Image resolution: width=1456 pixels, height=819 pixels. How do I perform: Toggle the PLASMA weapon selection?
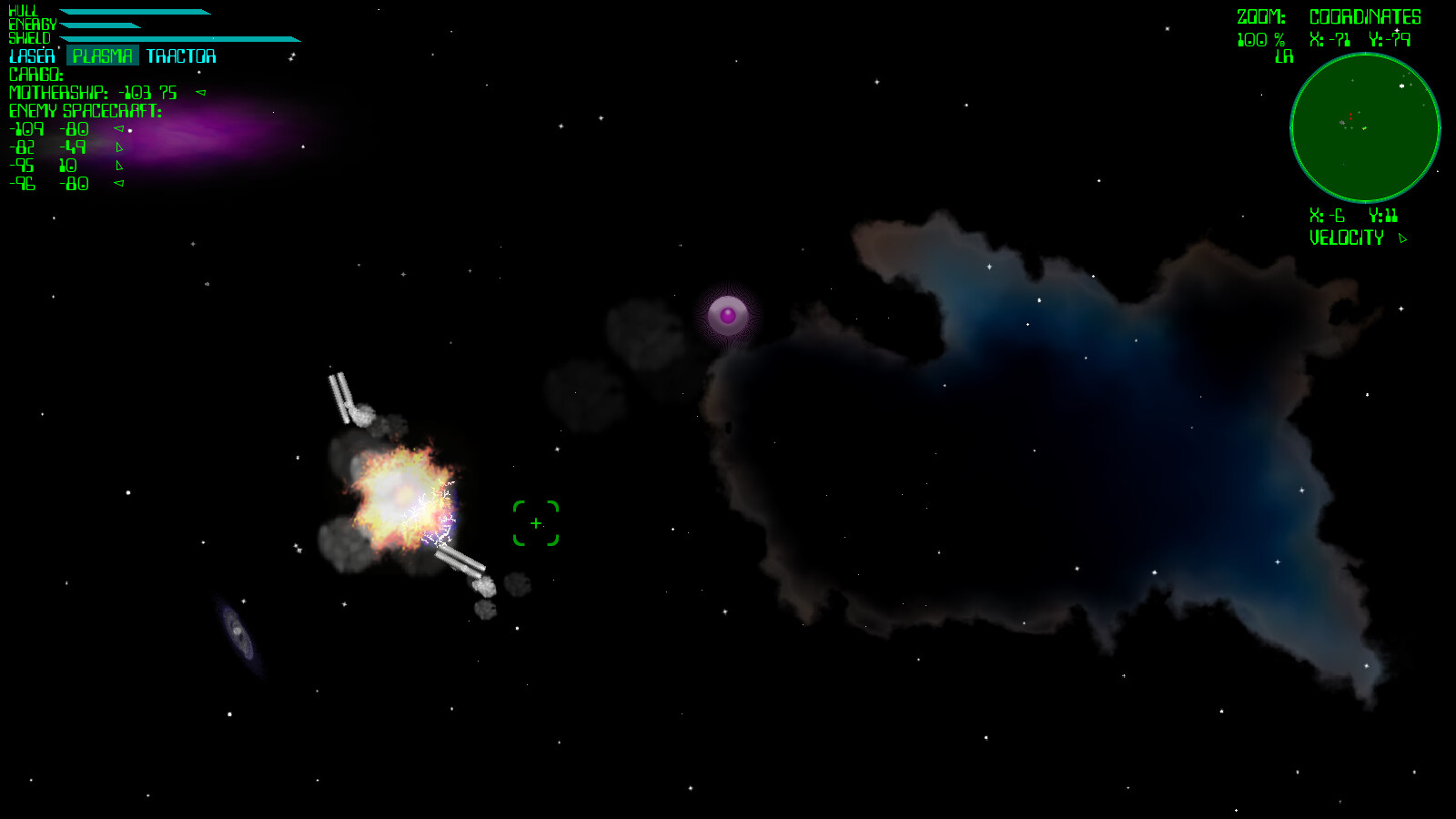(102, 56)
